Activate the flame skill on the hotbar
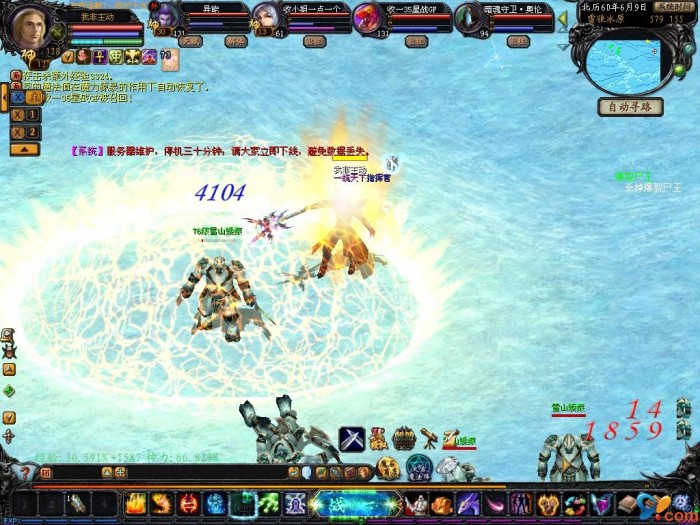Viewport: 700px width, 525px height. tap(135, 503)
